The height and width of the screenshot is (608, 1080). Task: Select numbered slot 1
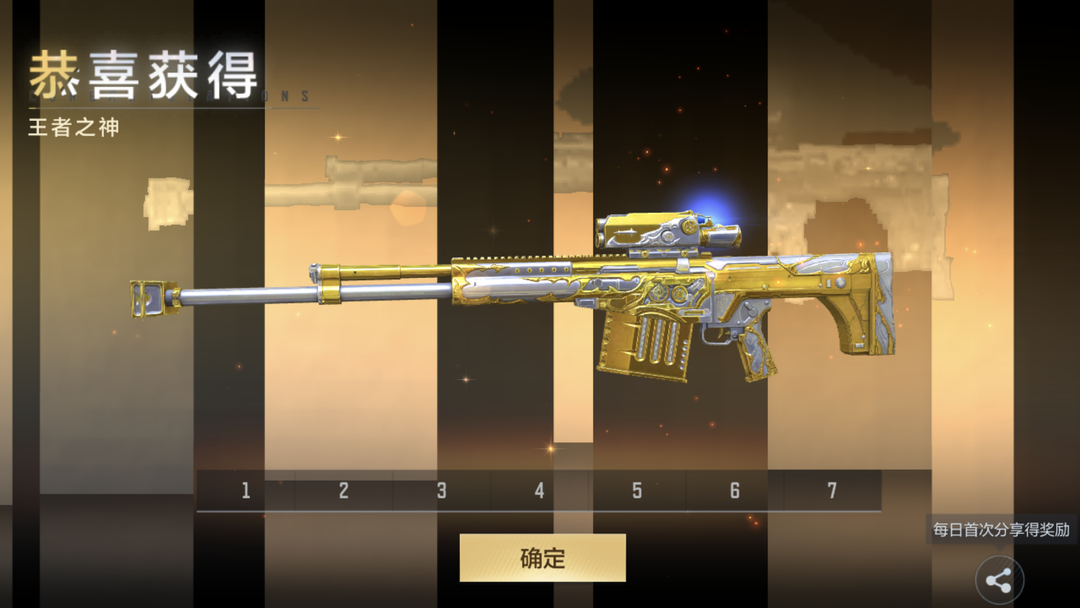[x=246, y=490]
